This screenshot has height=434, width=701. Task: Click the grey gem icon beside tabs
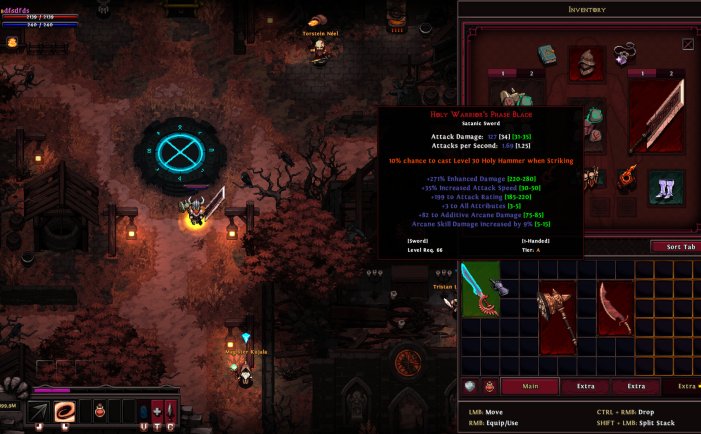point(470,385)
